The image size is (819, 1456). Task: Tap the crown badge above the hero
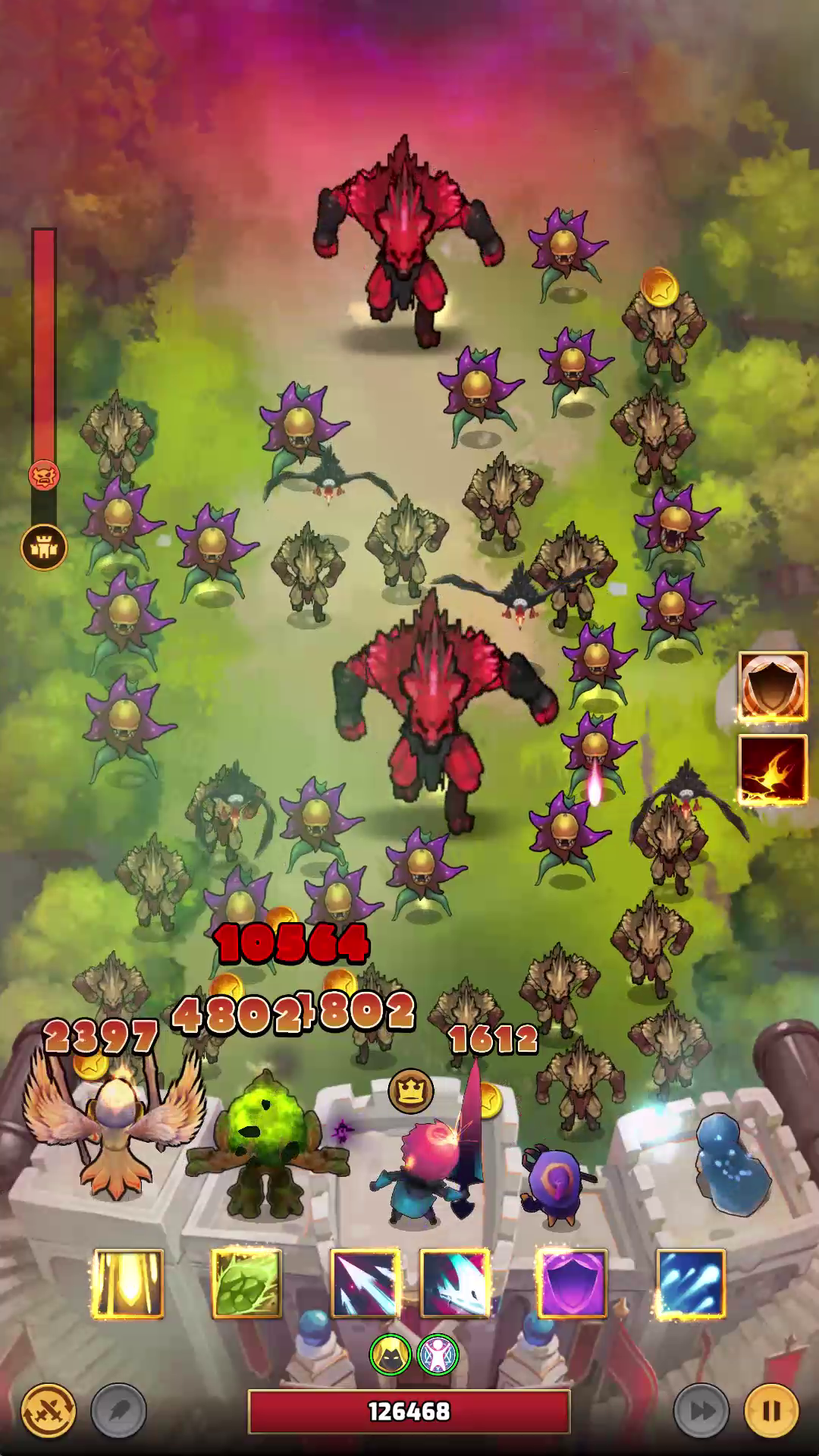click(411, 1091)
